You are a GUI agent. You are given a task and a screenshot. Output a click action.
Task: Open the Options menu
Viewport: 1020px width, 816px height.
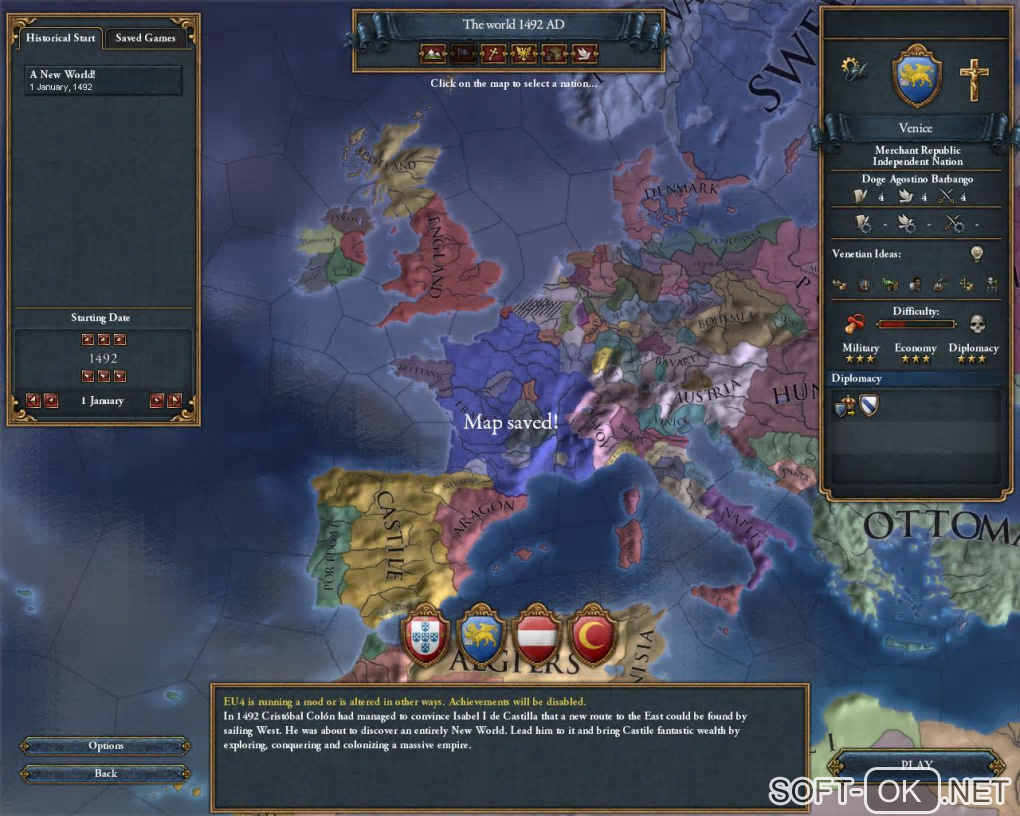click(105, 746)
